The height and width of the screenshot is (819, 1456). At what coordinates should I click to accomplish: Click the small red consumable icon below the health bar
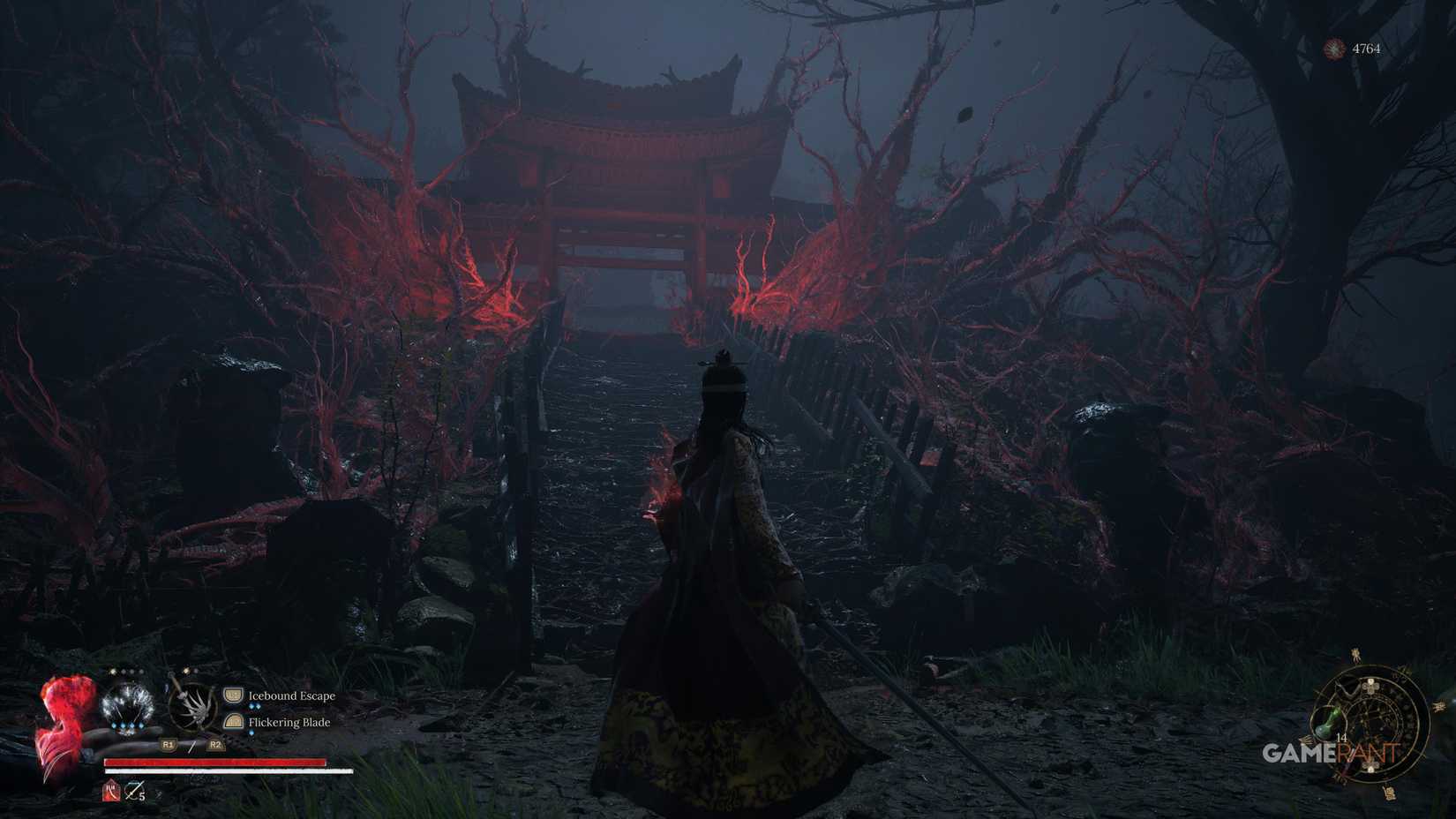(x=110, y=792)
